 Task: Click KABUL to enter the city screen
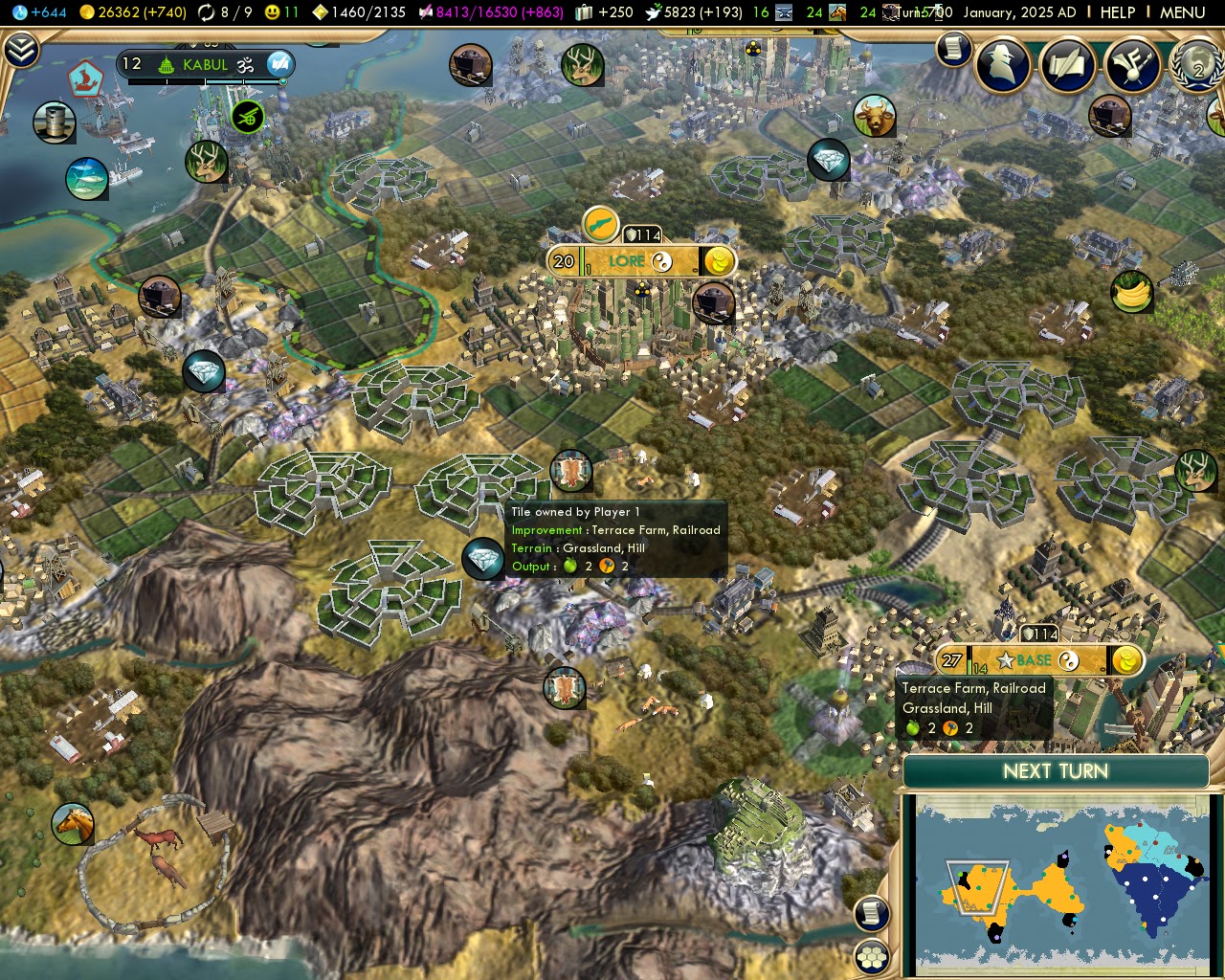pyautogui.click(x=206, y=65)
